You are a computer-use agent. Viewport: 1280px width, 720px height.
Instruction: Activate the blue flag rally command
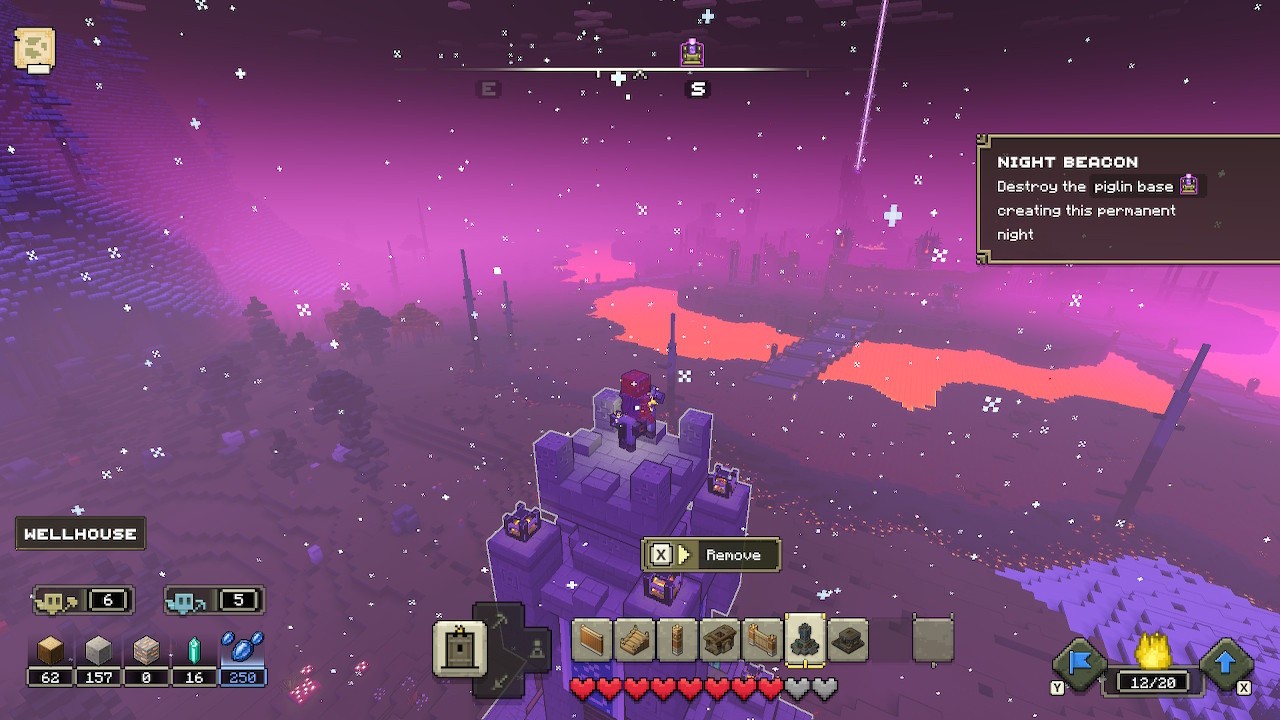1079,664
